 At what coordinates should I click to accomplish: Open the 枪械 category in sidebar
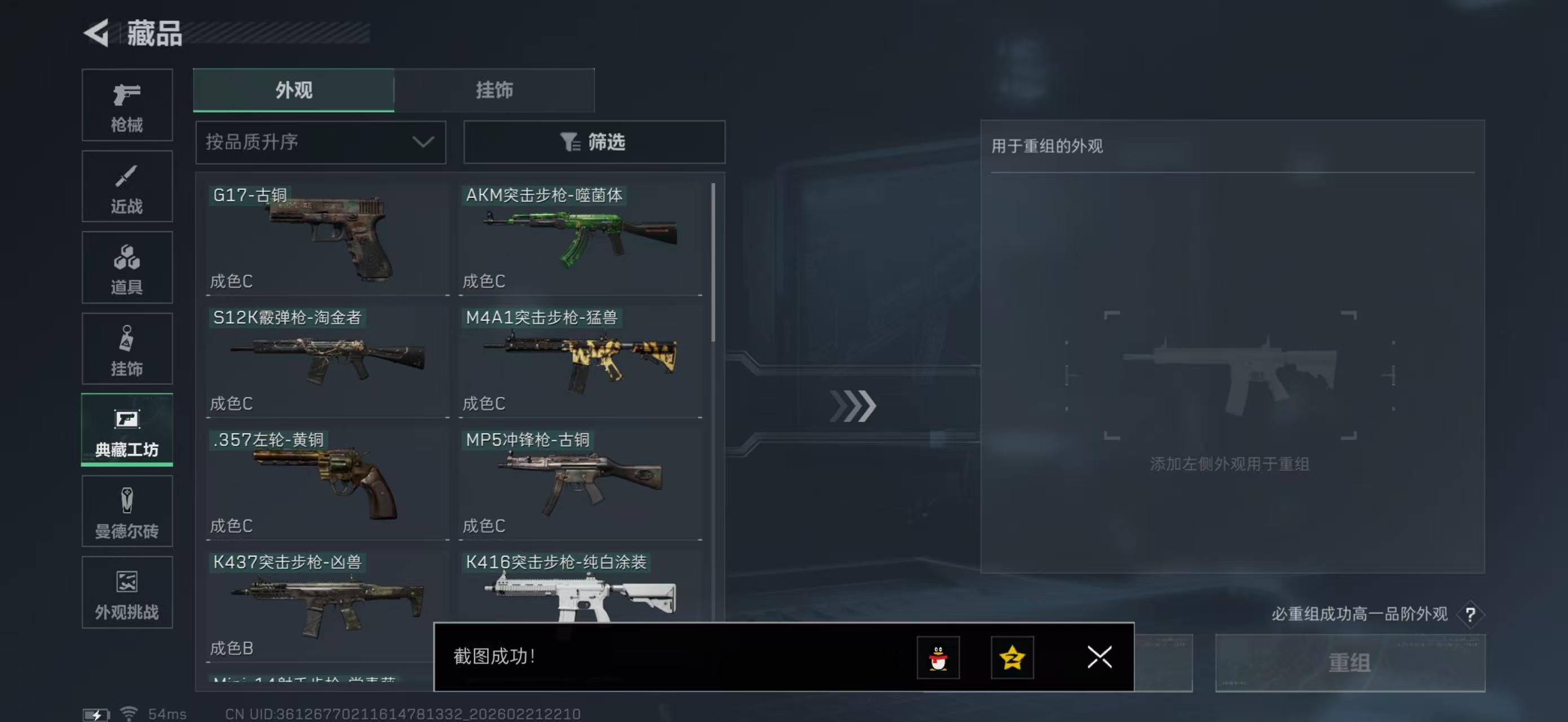coord(127,105)
